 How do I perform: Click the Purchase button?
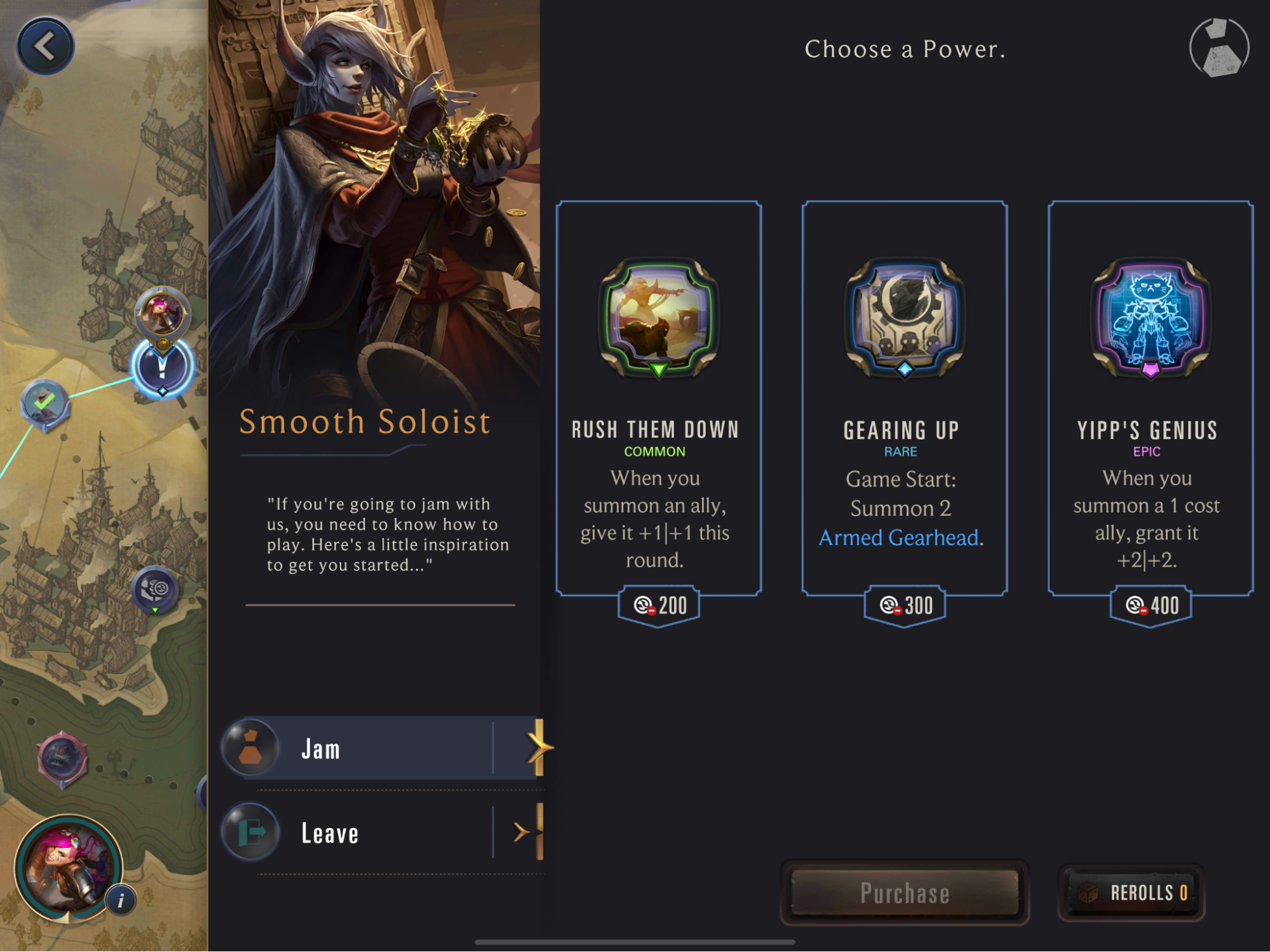(x=905, y=893)
